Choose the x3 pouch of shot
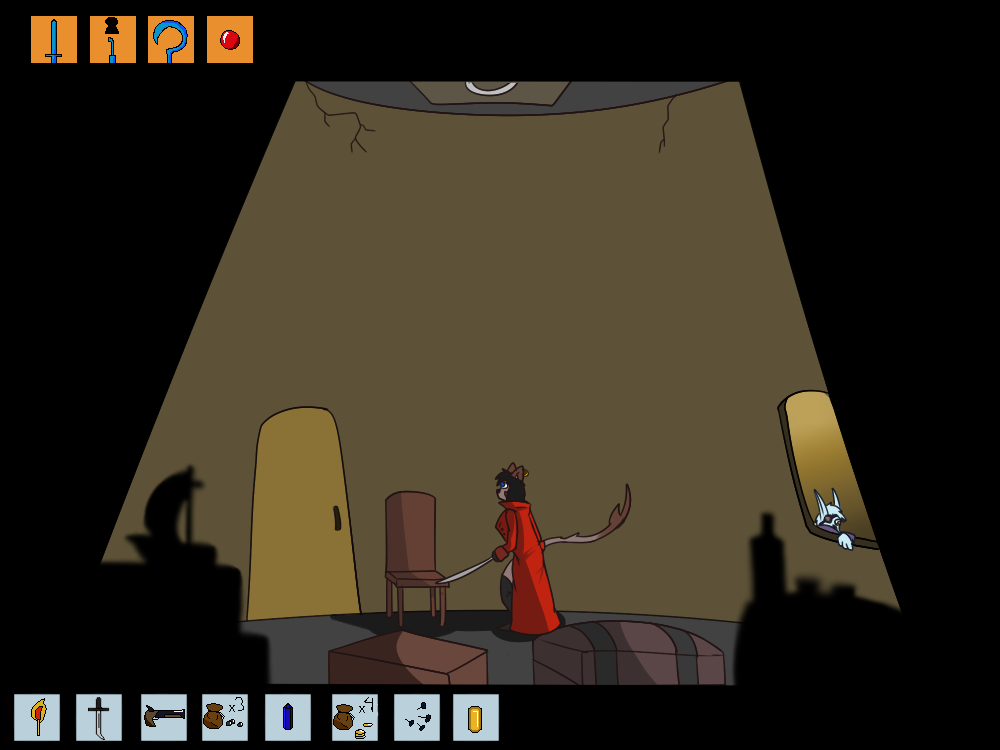Viewport: 1000px width, 750px height. point(225,718)
